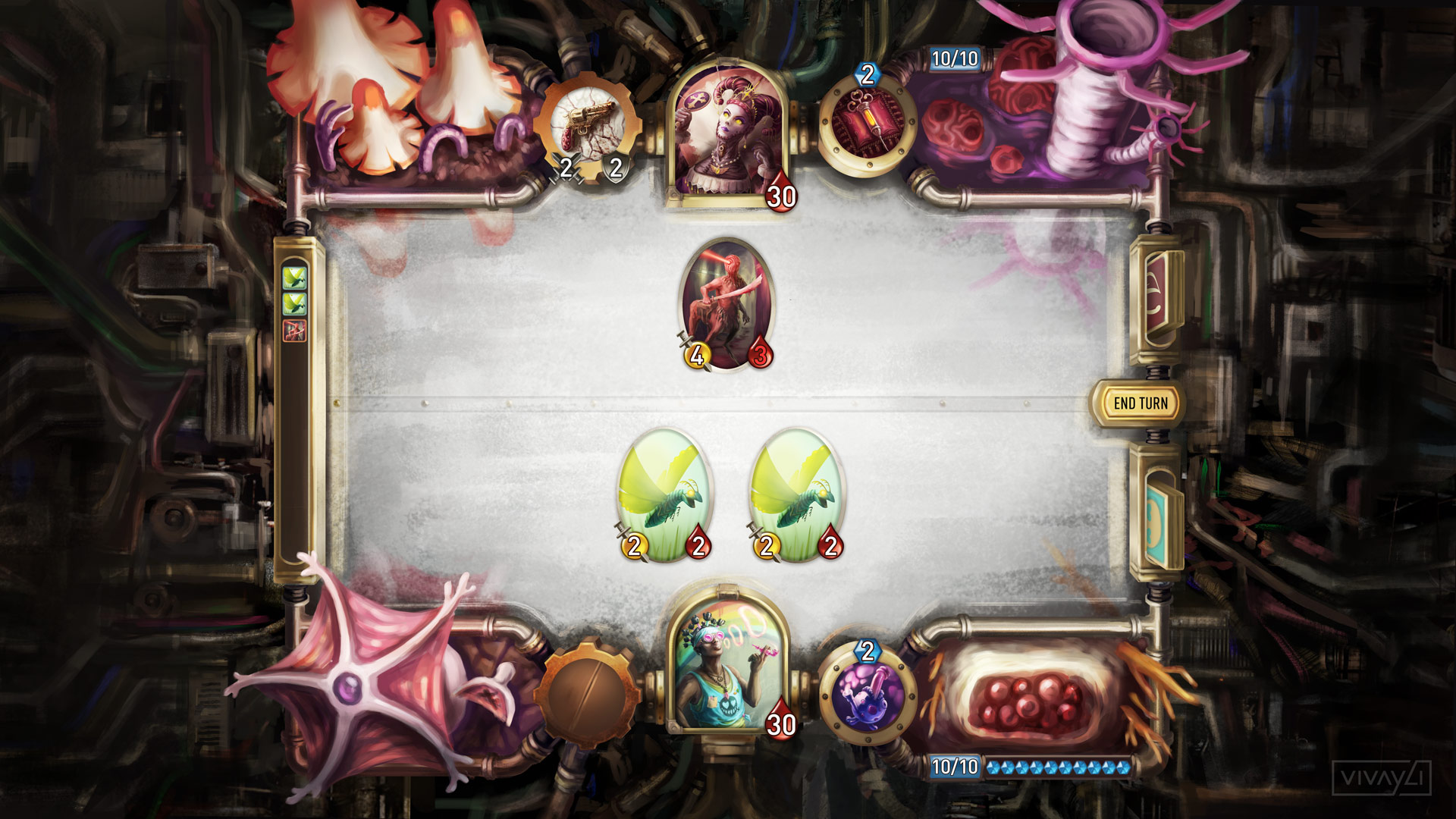This screenshot has height=819, width=1456.
Task: Click the enemy hero's 30 health droplet
Action: click(783, 196)
